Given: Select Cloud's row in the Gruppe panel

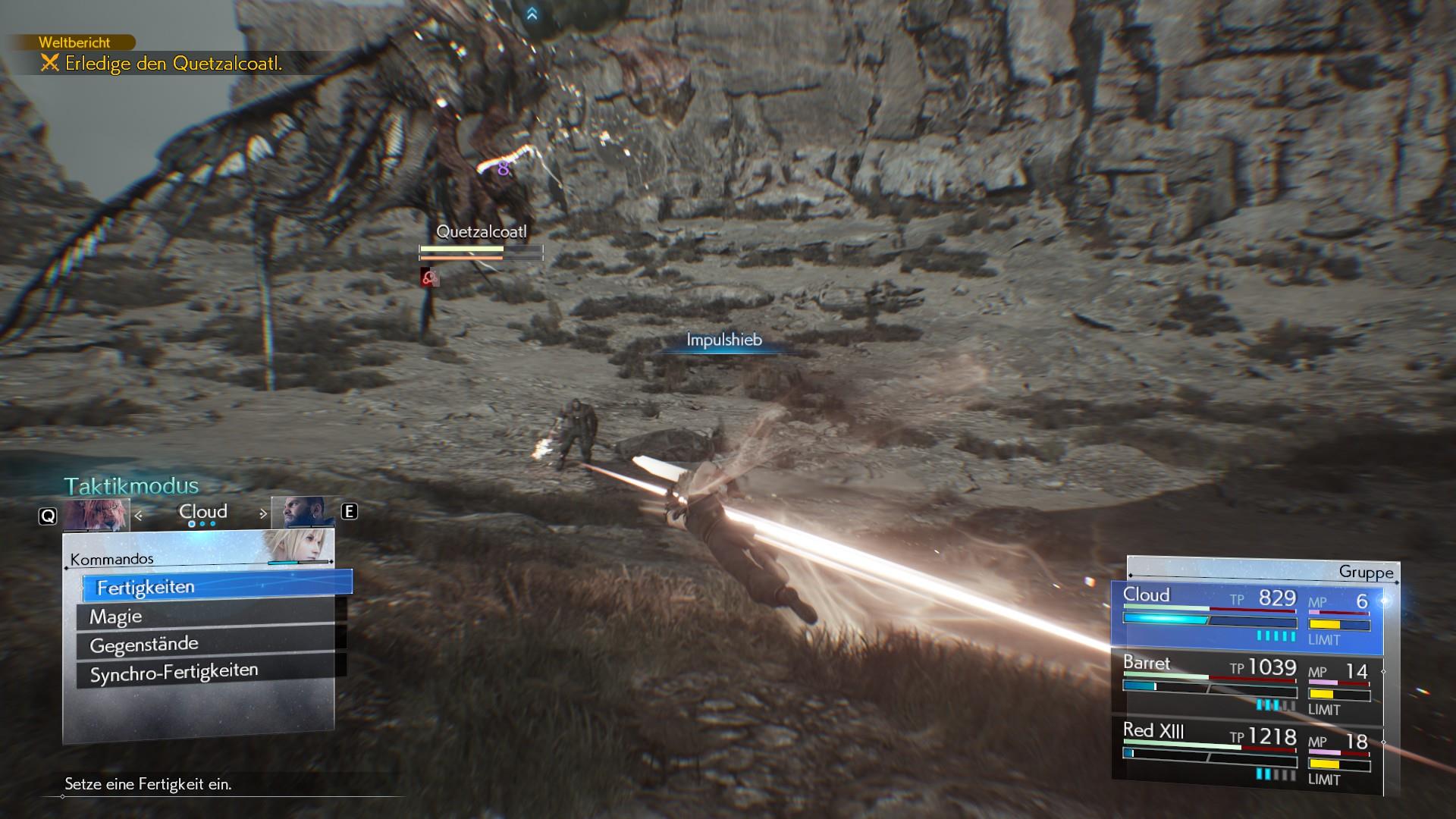Looking at the screenshot, I should pyautogui.click(x=1247, y=617).
